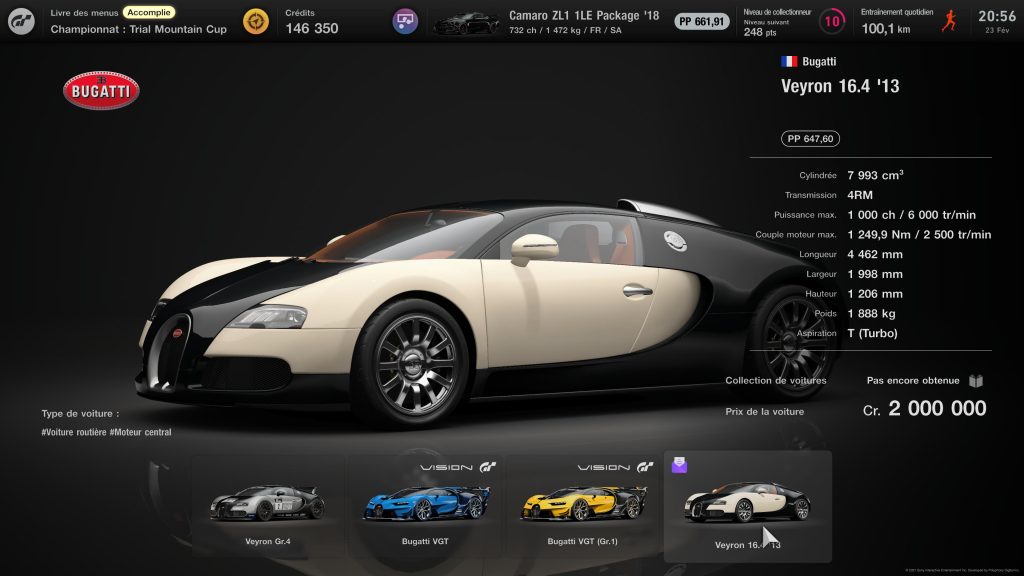Screen dimensions: 1024x576
Task: Select the Veyron 16.4 '13 tile
Action: click(747, 505)
